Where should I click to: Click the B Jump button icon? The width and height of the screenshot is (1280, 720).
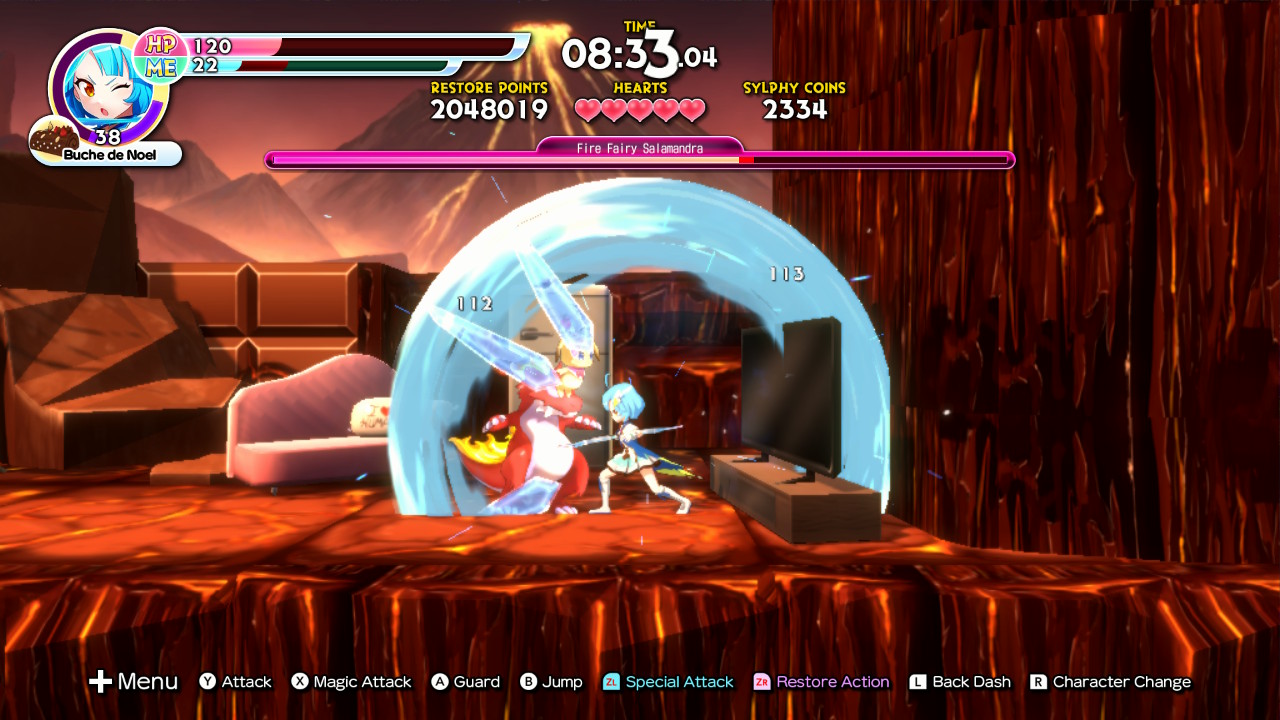[527, 682]
